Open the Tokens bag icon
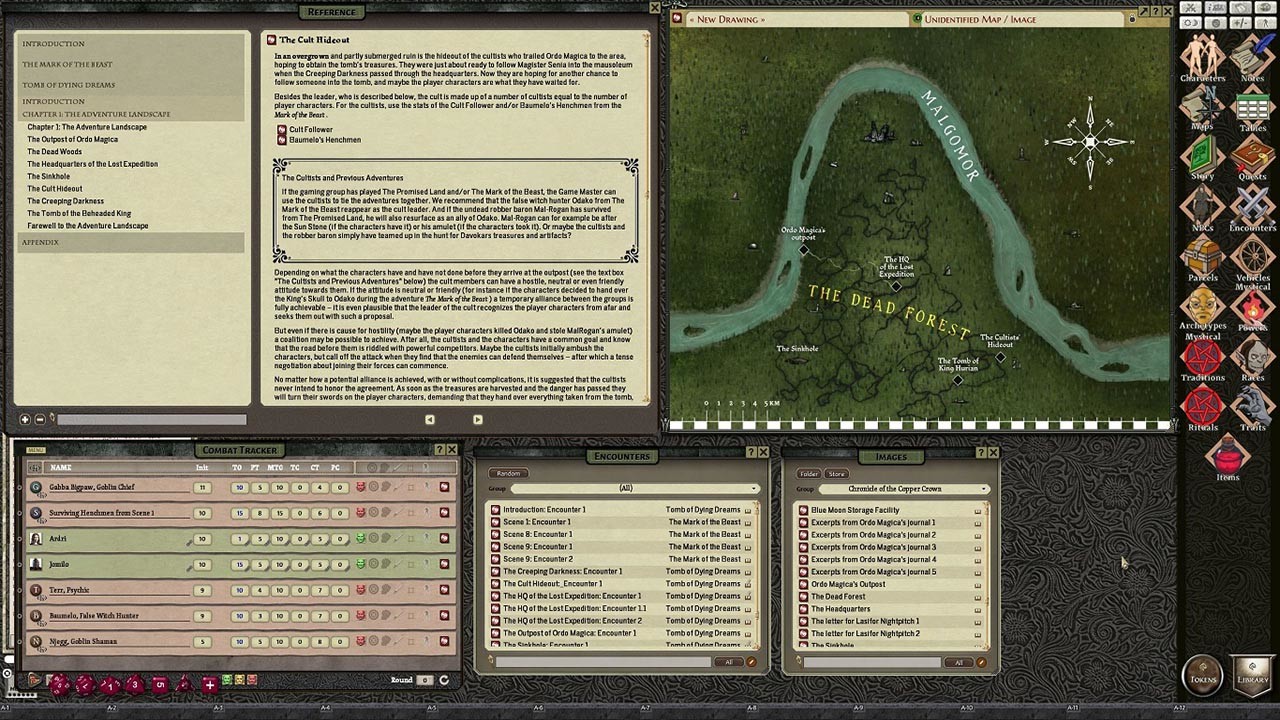This screenshot has height=720, width=1280. (x=1202, y=675)
